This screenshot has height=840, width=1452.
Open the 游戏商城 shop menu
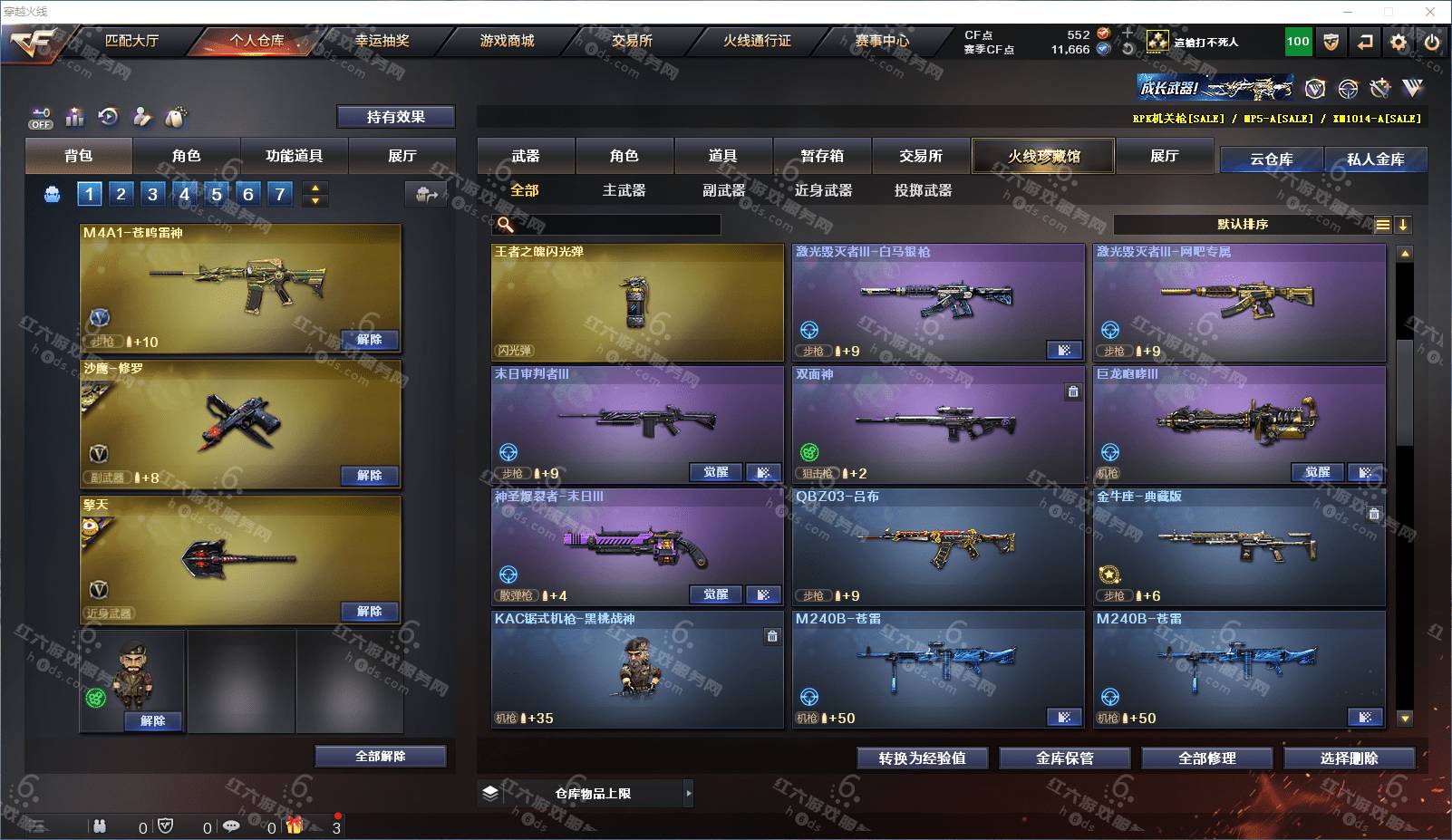click(x=507, y=41)
